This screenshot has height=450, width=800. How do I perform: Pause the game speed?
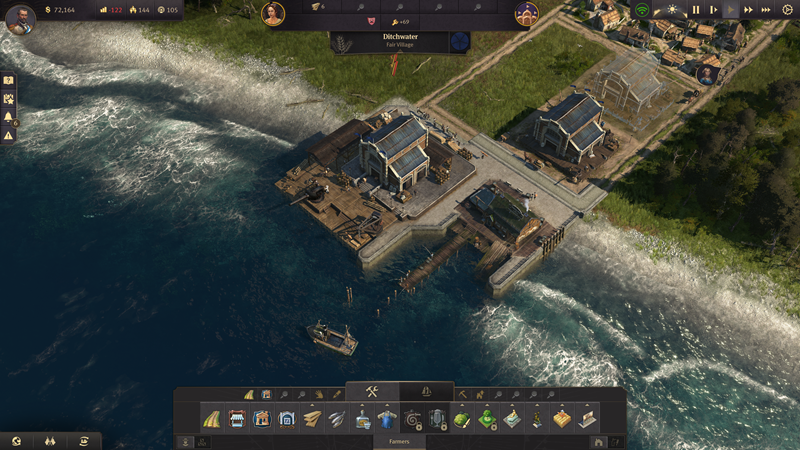[696, 10]
